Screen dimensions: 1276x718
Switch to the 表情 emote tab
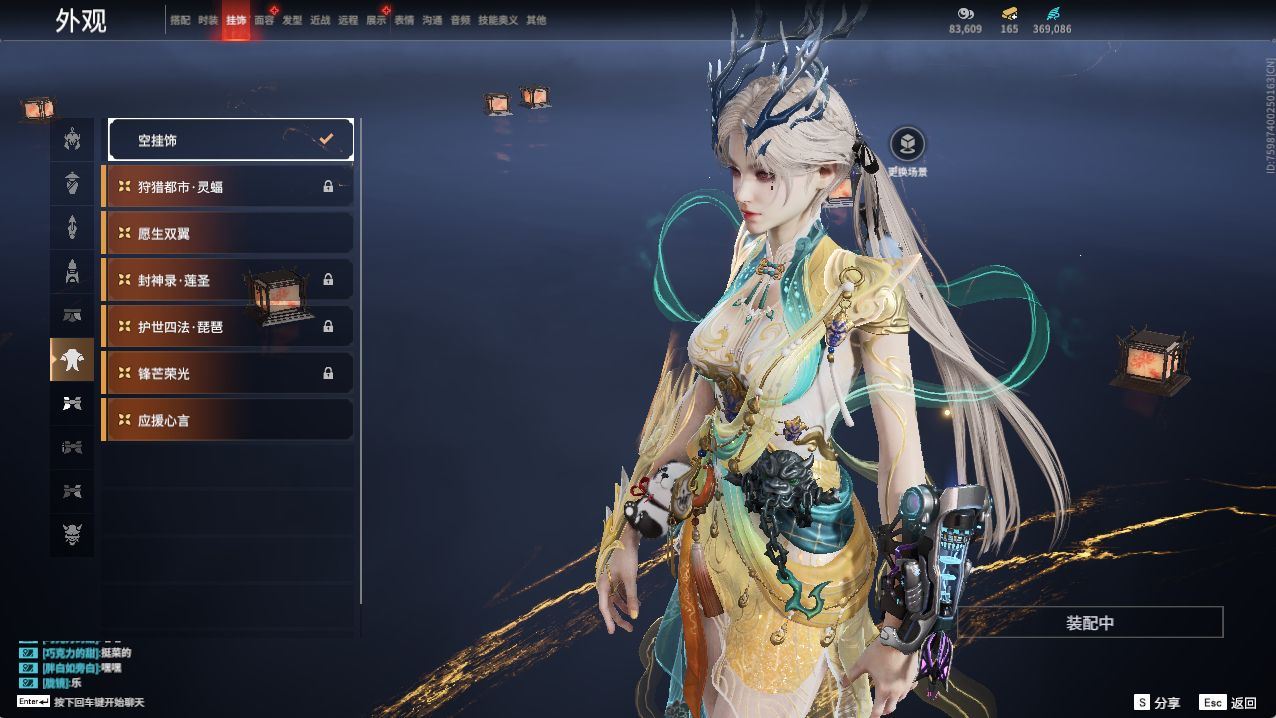(x=404, y=20)
